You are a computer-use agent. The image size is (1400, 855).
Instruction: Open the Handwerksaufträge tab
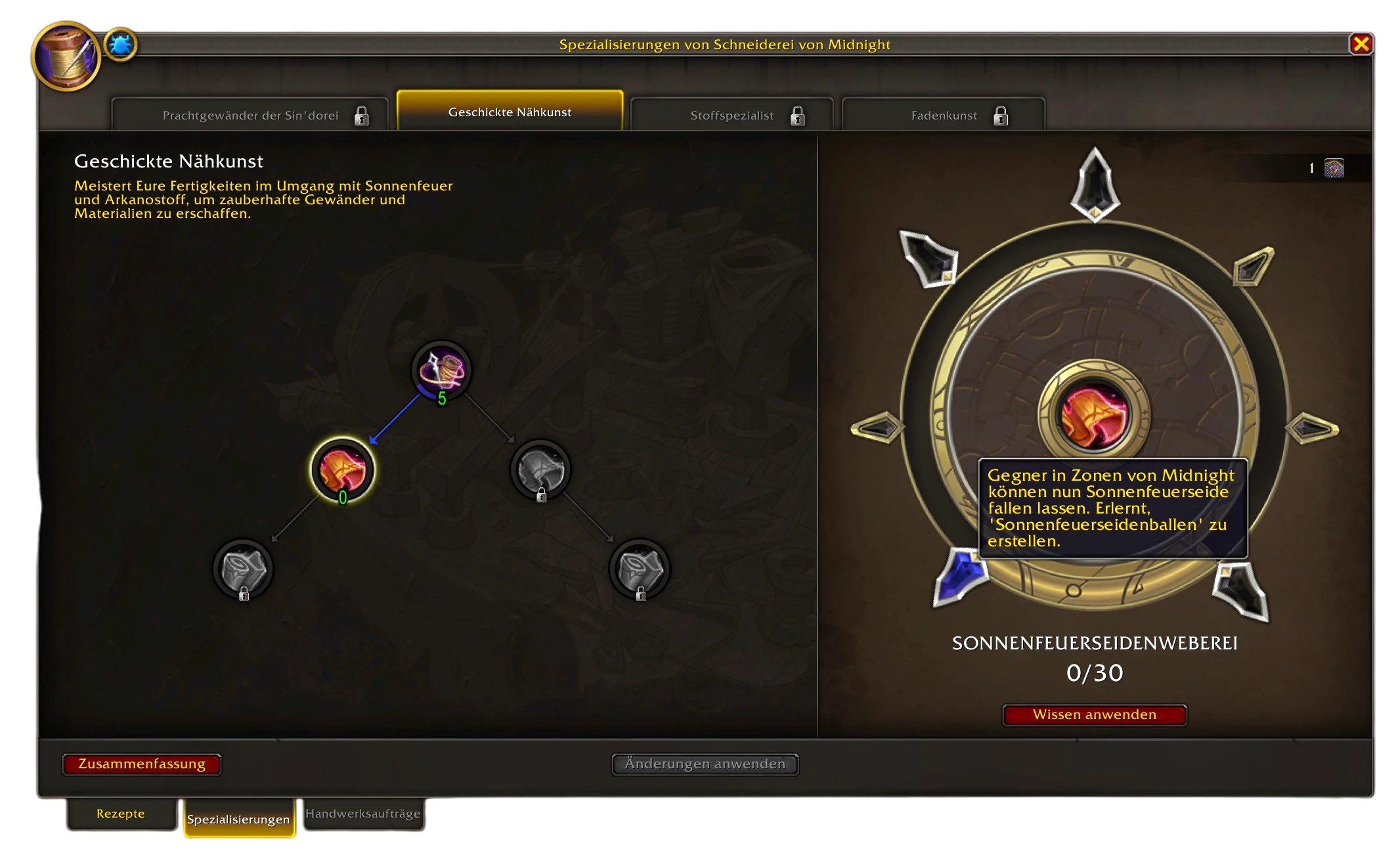[x=362, y=814]
